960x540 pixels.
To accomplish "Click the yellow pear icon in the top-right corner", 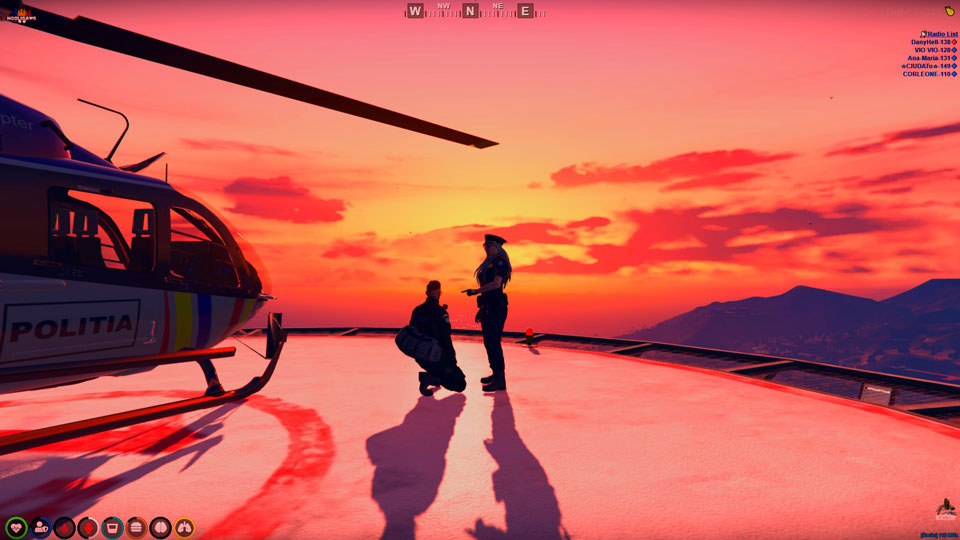I will click(949, 10).
